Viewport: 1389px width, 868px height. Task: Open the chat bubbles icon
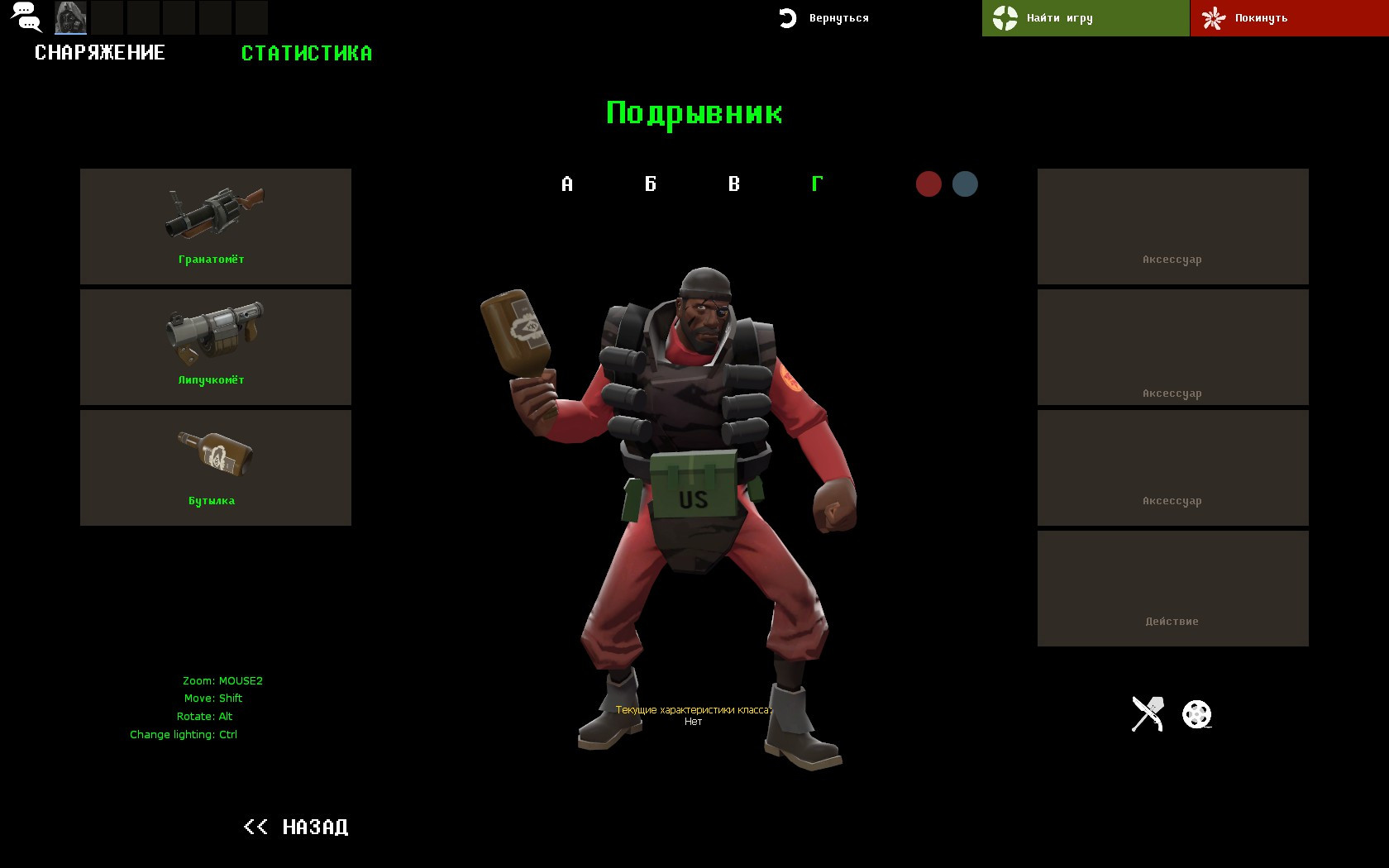tap(27, 17)
